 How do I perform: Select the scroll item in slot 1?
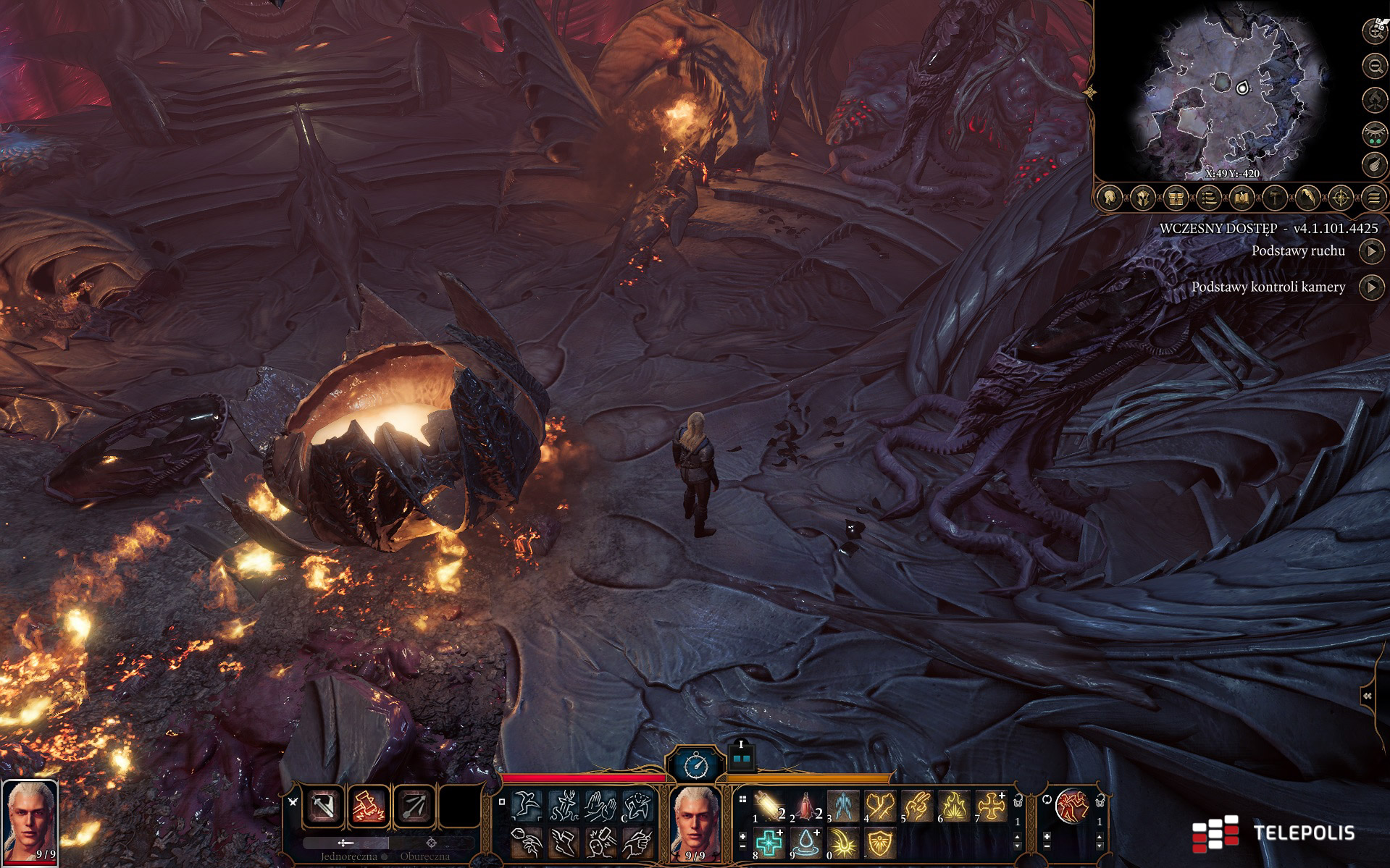click(x=769, y=806)
